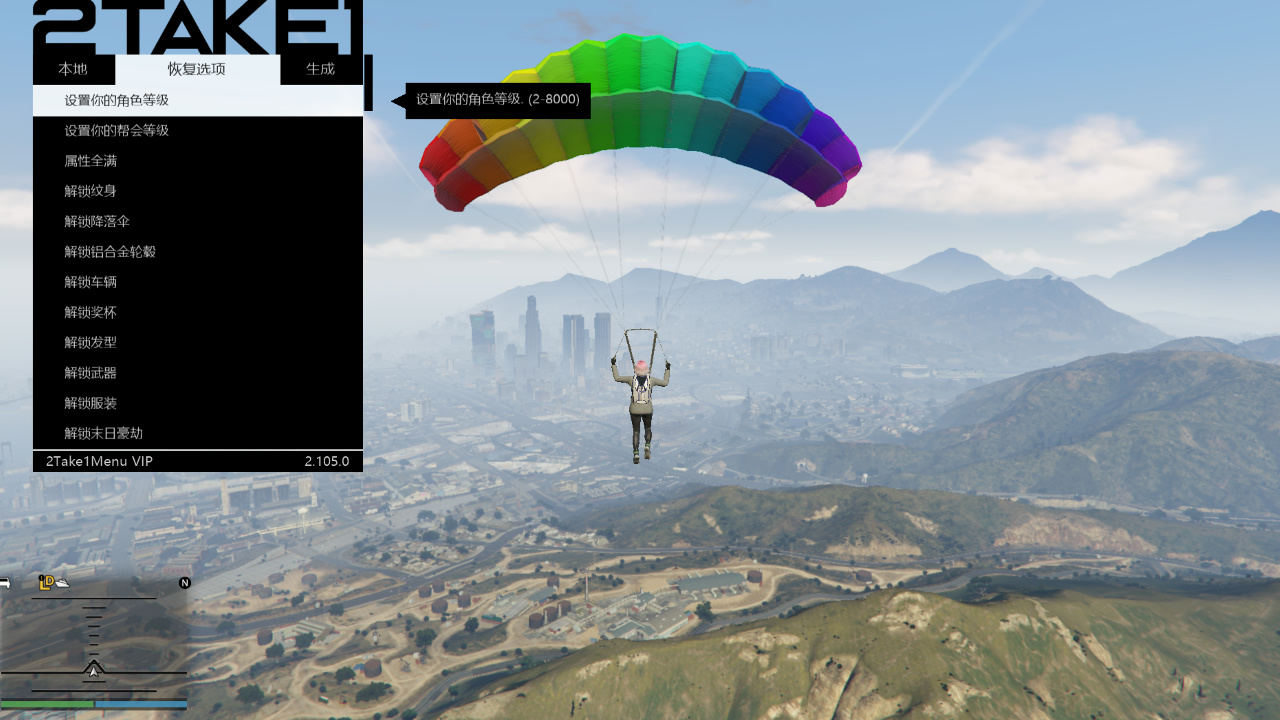This screenshot has height=720, width=1280.
Task: Select the 恢复选项 tab
Action: pyautogui.click(x=197, y=69)
